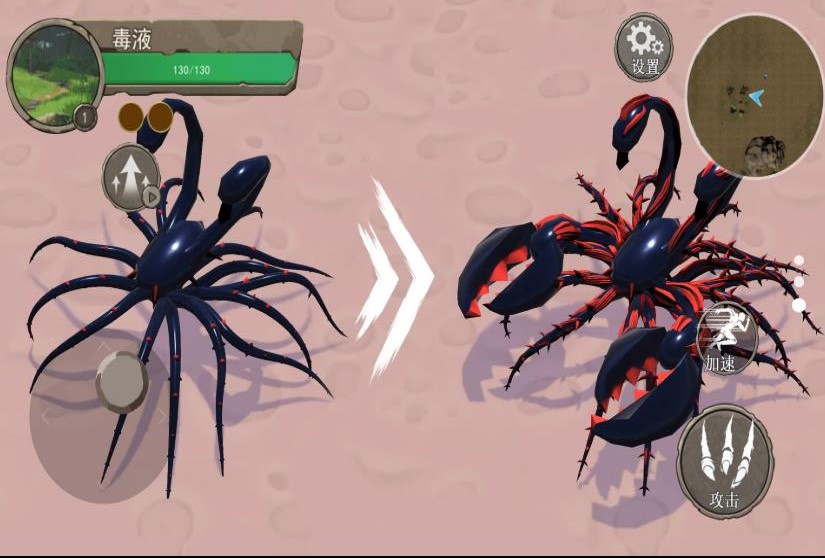The height and width of the screenshot is (558, 825).
Task: Click the upgrade arrows evolution button
Action: pos(131,177)
